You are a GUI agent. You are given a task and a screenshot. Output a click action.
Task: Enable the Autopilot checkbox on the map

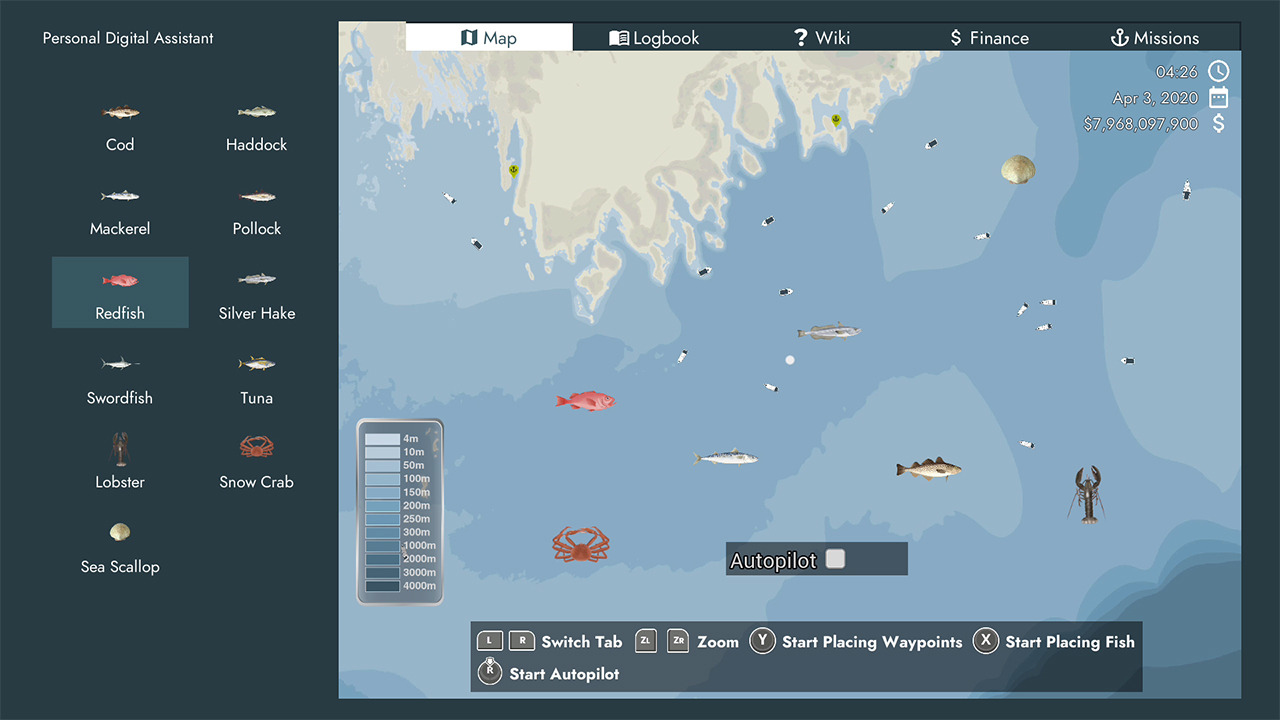coord(835,559)
